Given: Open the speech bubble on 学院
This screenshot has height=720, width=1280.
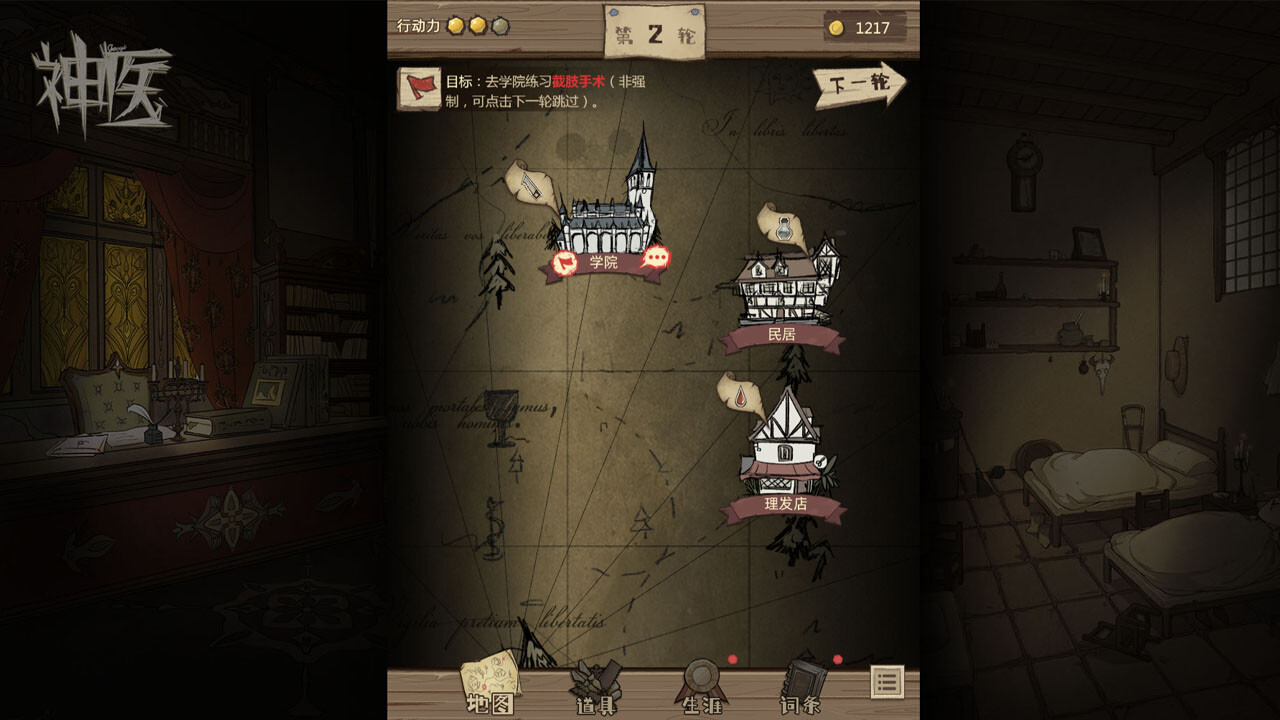Looking at the screenshot, I should [655, 260].
